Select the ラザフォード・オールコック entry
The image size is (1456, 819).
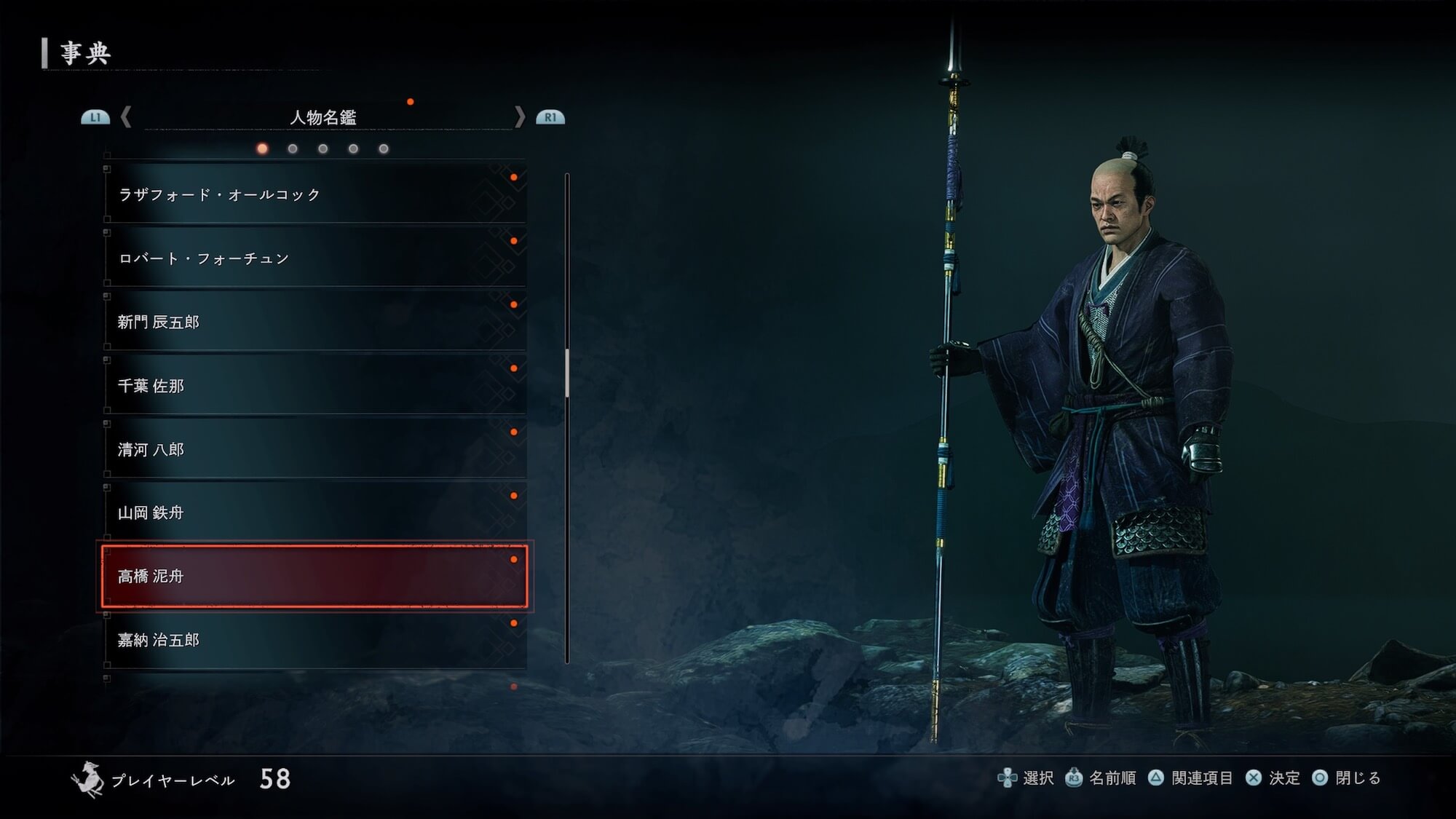pos(314,194)
